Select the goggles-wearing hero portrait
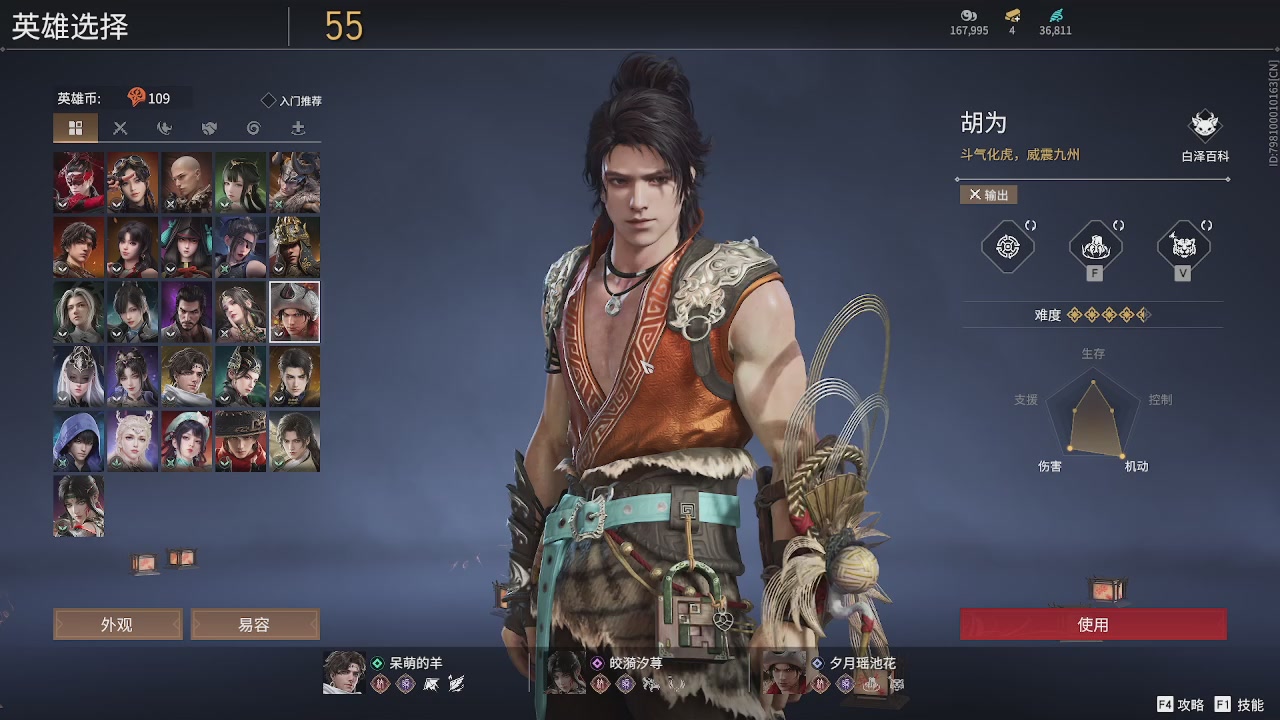 132,182
